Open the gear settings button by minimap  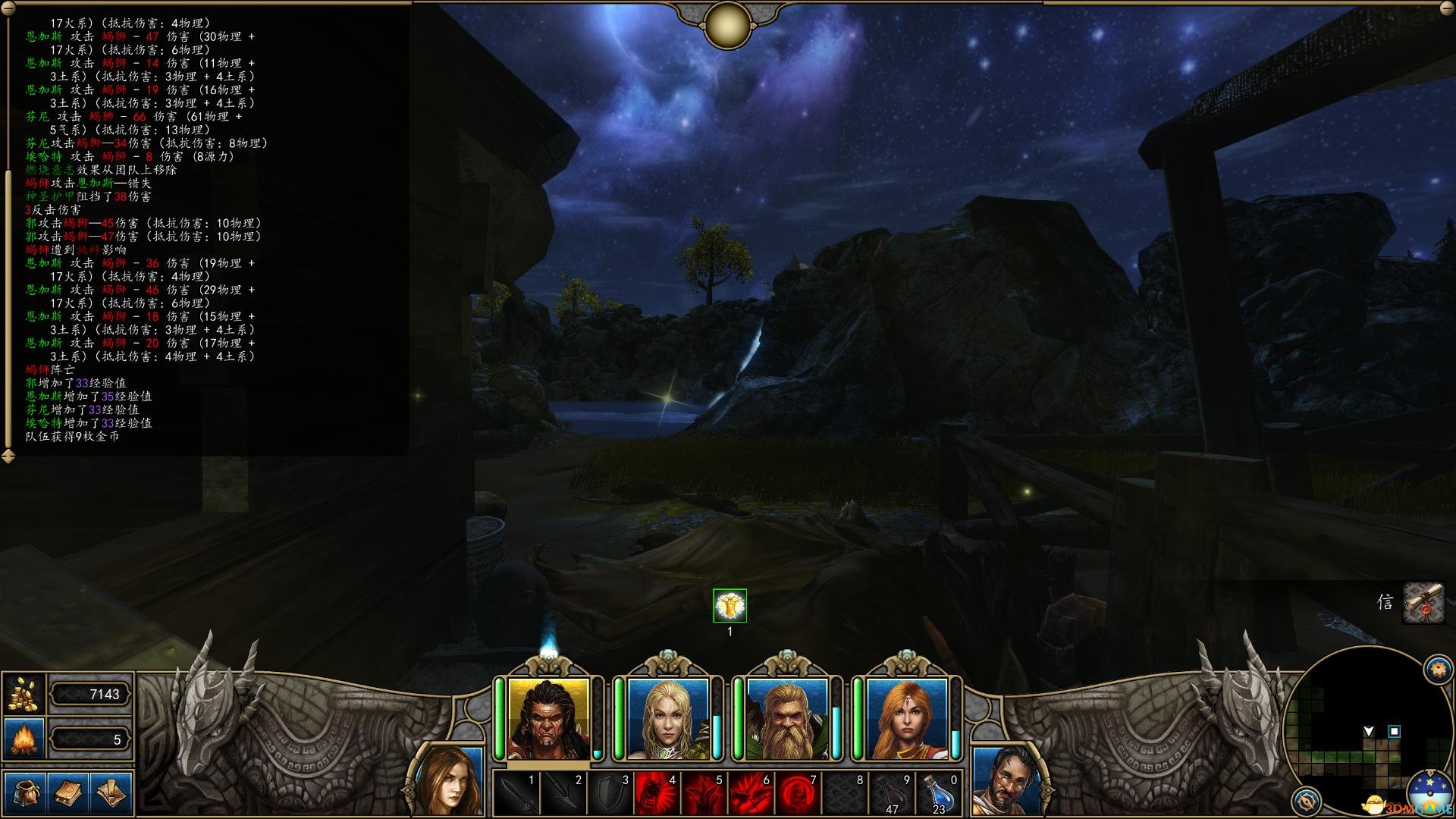[x=1438, y=670]
